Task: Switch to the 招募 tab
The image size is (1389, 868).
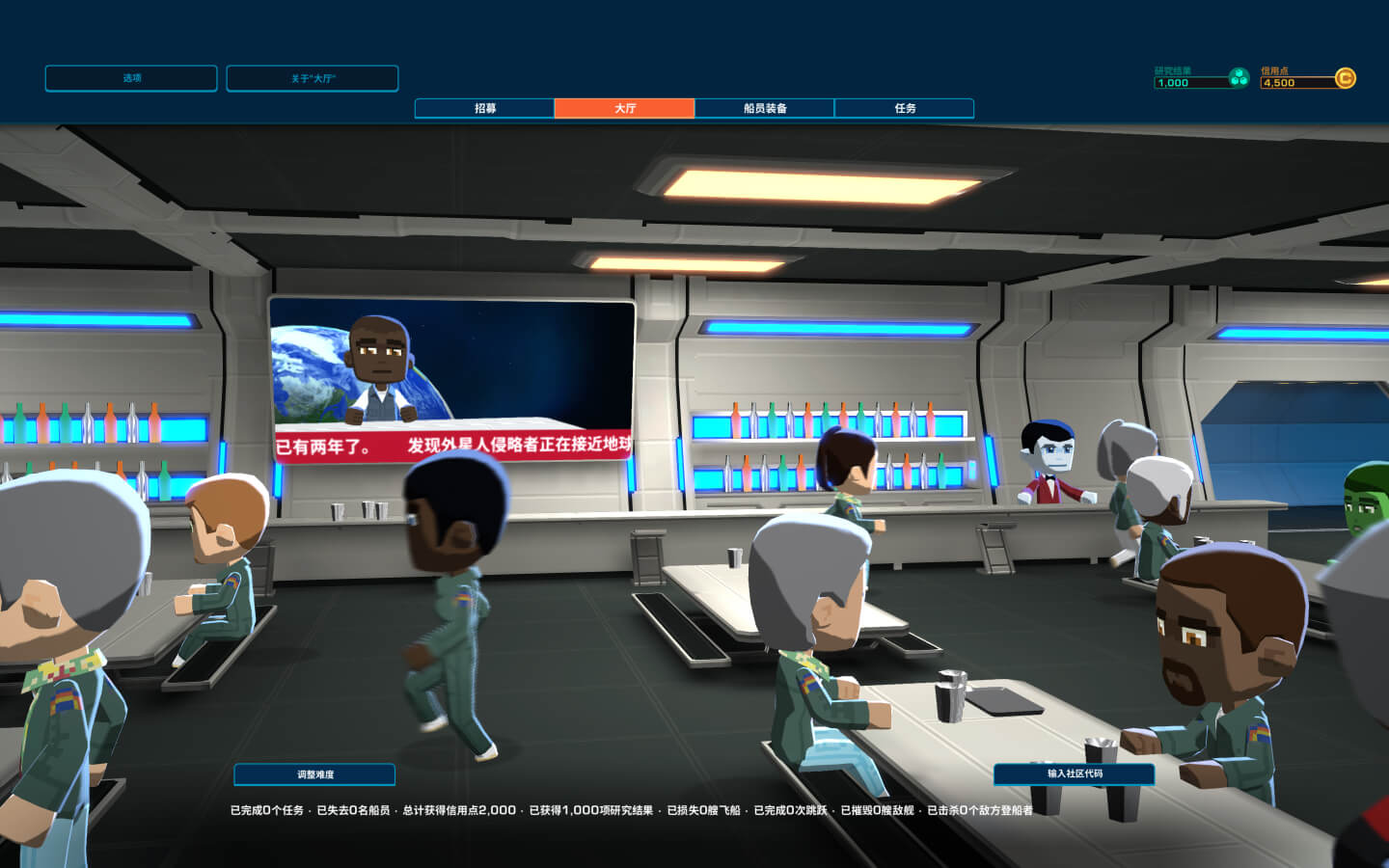Action: pos(484,108)
